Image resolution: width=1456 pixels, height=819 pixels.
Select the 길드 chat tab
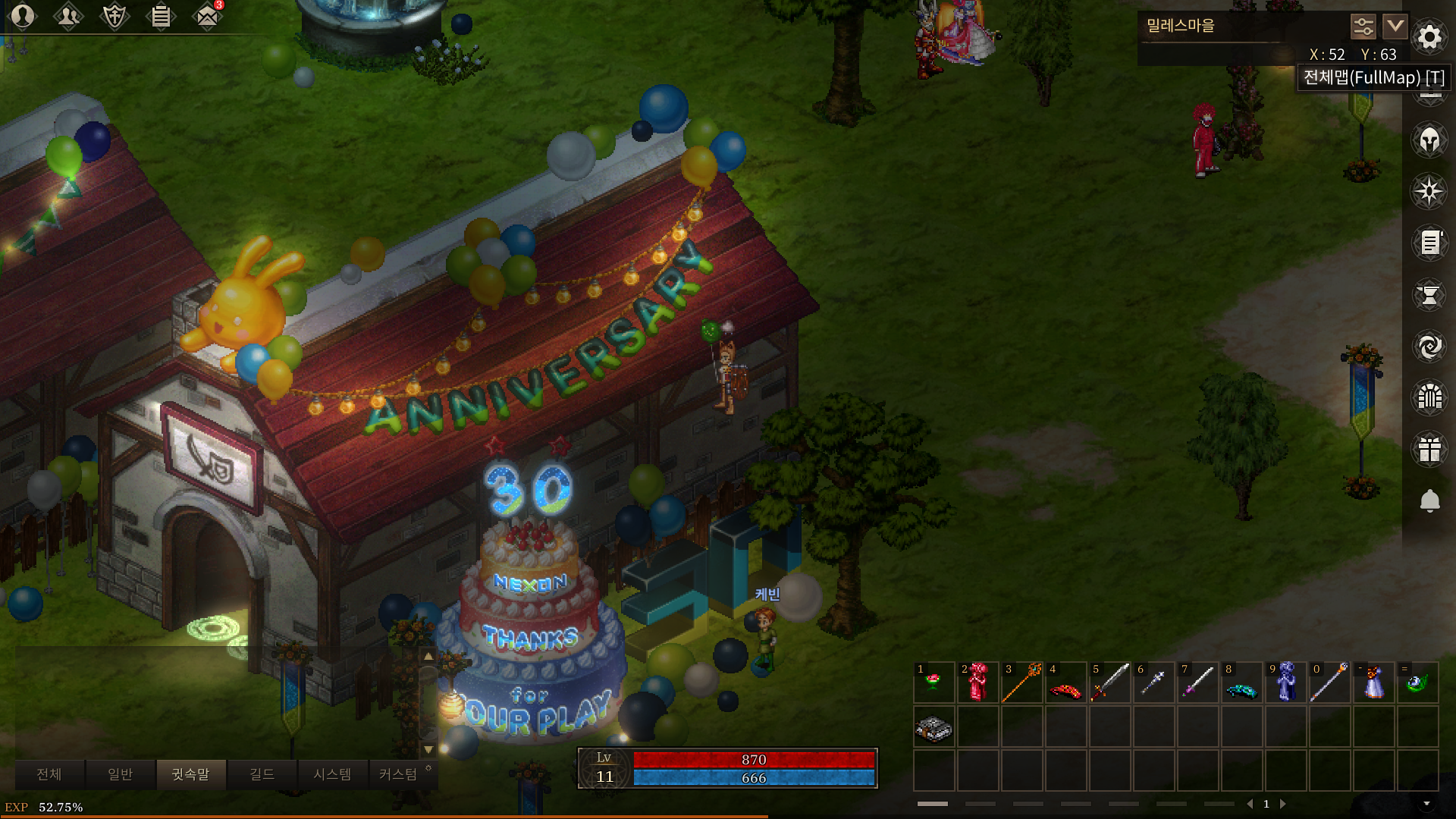(262, 774)
